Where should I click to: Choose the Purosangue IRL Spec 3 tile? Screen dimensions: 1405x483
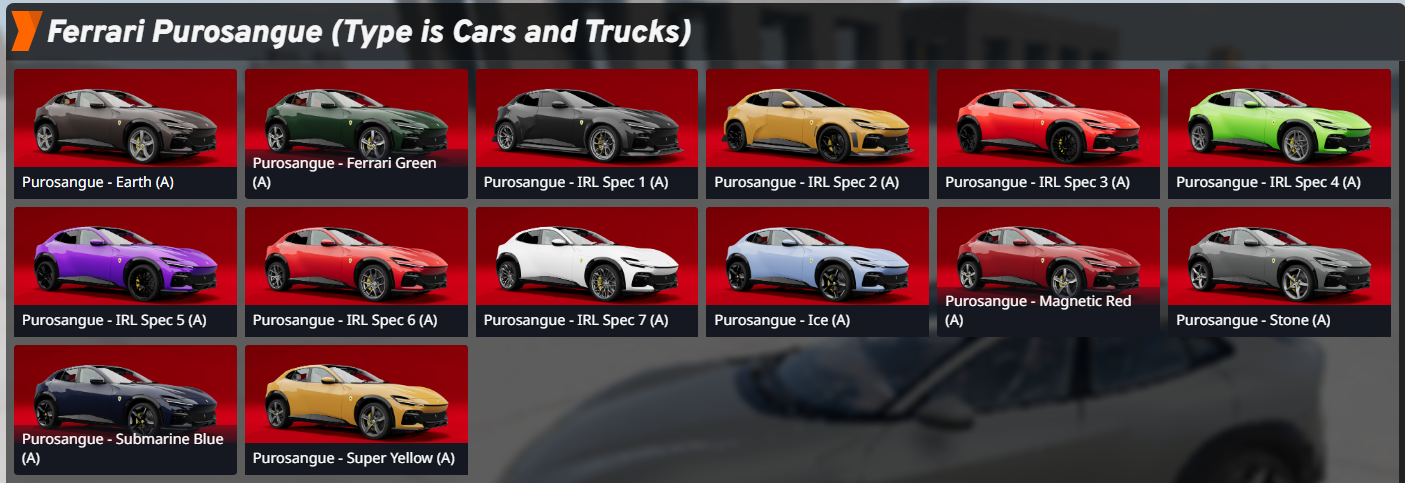(1049, 132)
